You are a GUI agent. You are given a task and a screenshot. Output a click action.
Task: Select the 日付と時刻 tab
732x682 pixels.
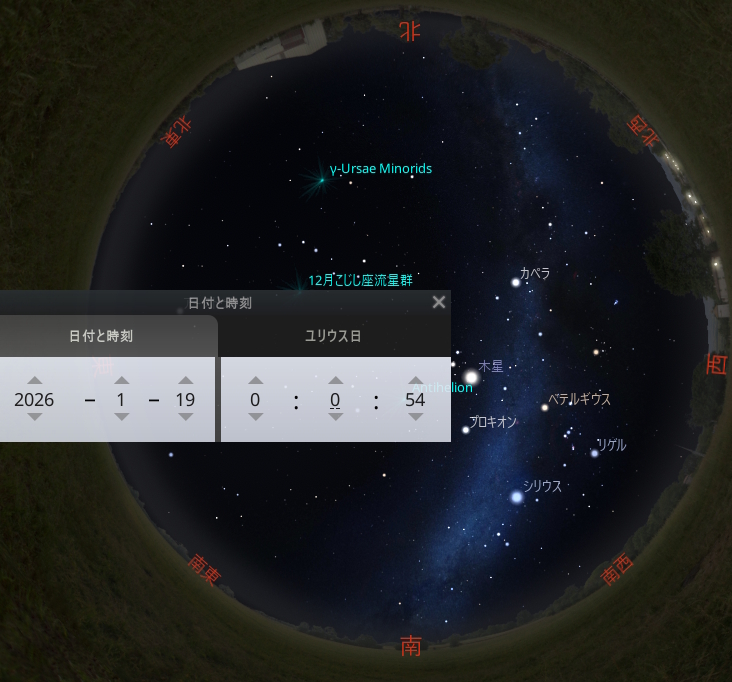[100, 336]
